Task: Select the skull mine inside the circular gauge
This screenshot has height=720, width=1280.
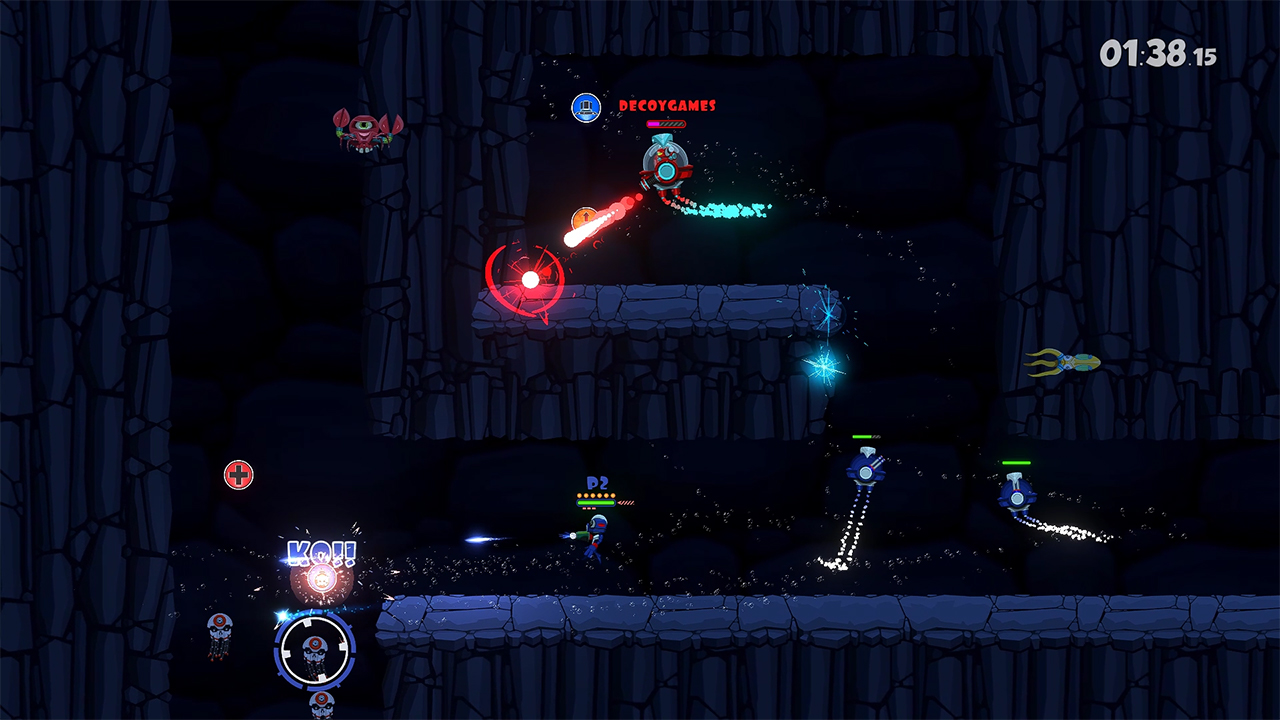Action: (x=315, y=651)
